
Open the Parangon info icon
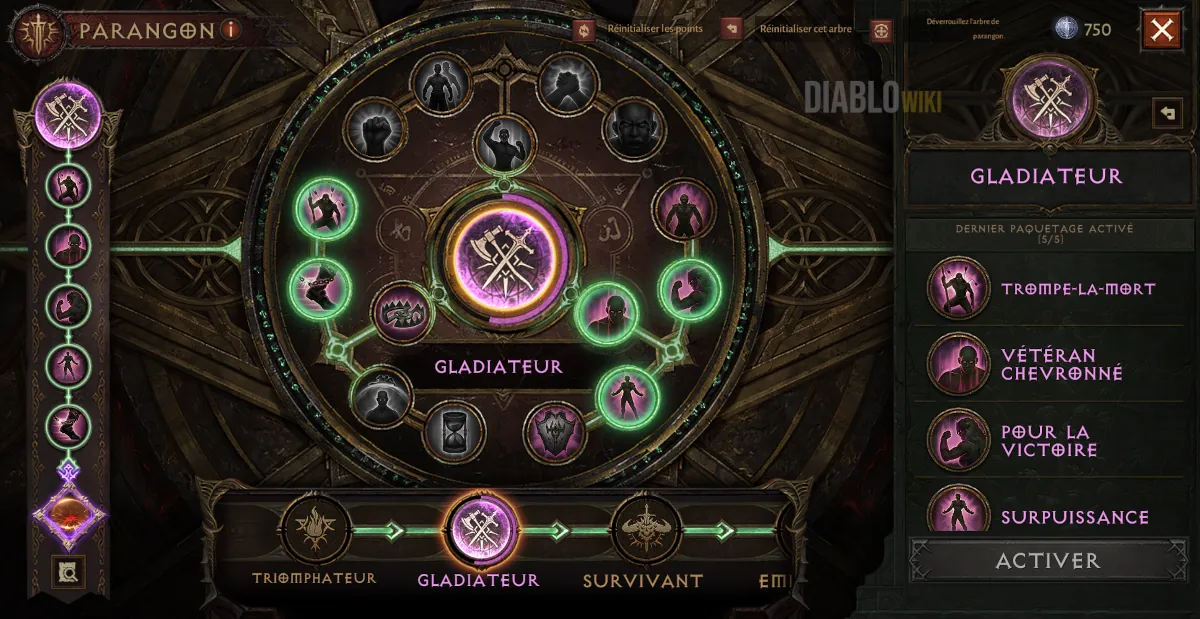[x=231, y=30]
